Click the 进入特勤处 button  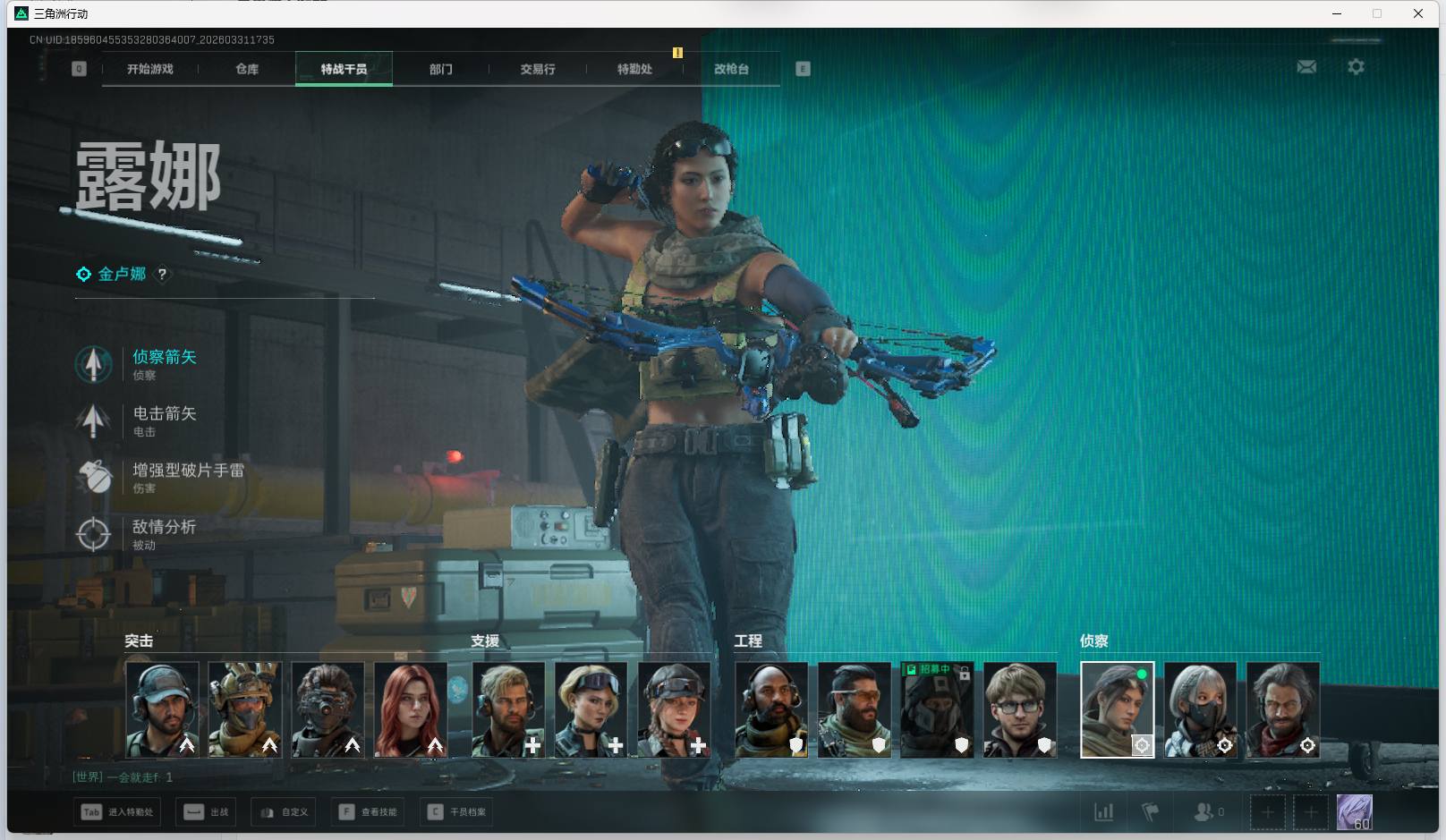point(117,812)
